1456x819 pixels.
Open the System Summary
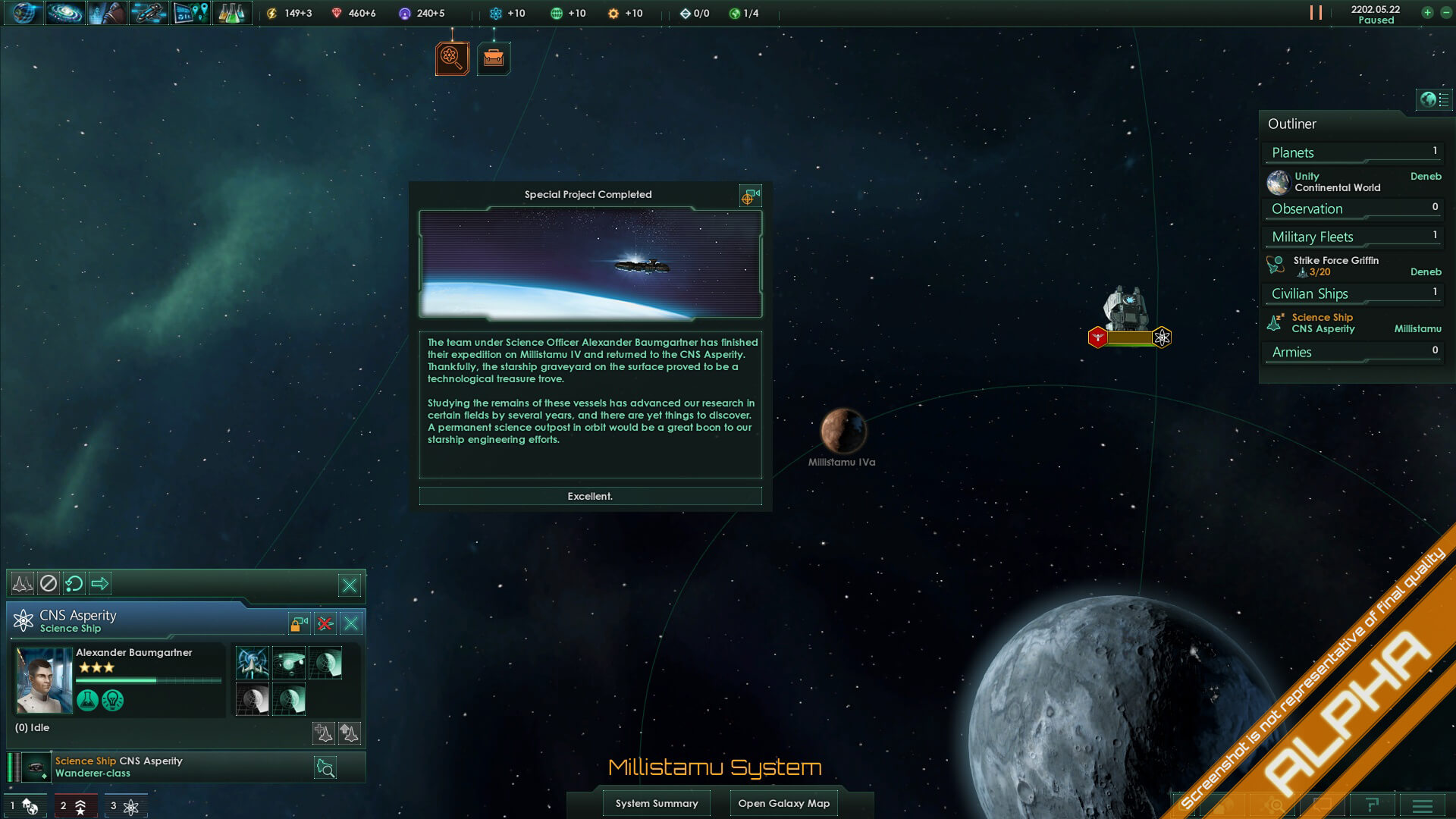click(x=657, y=803)
